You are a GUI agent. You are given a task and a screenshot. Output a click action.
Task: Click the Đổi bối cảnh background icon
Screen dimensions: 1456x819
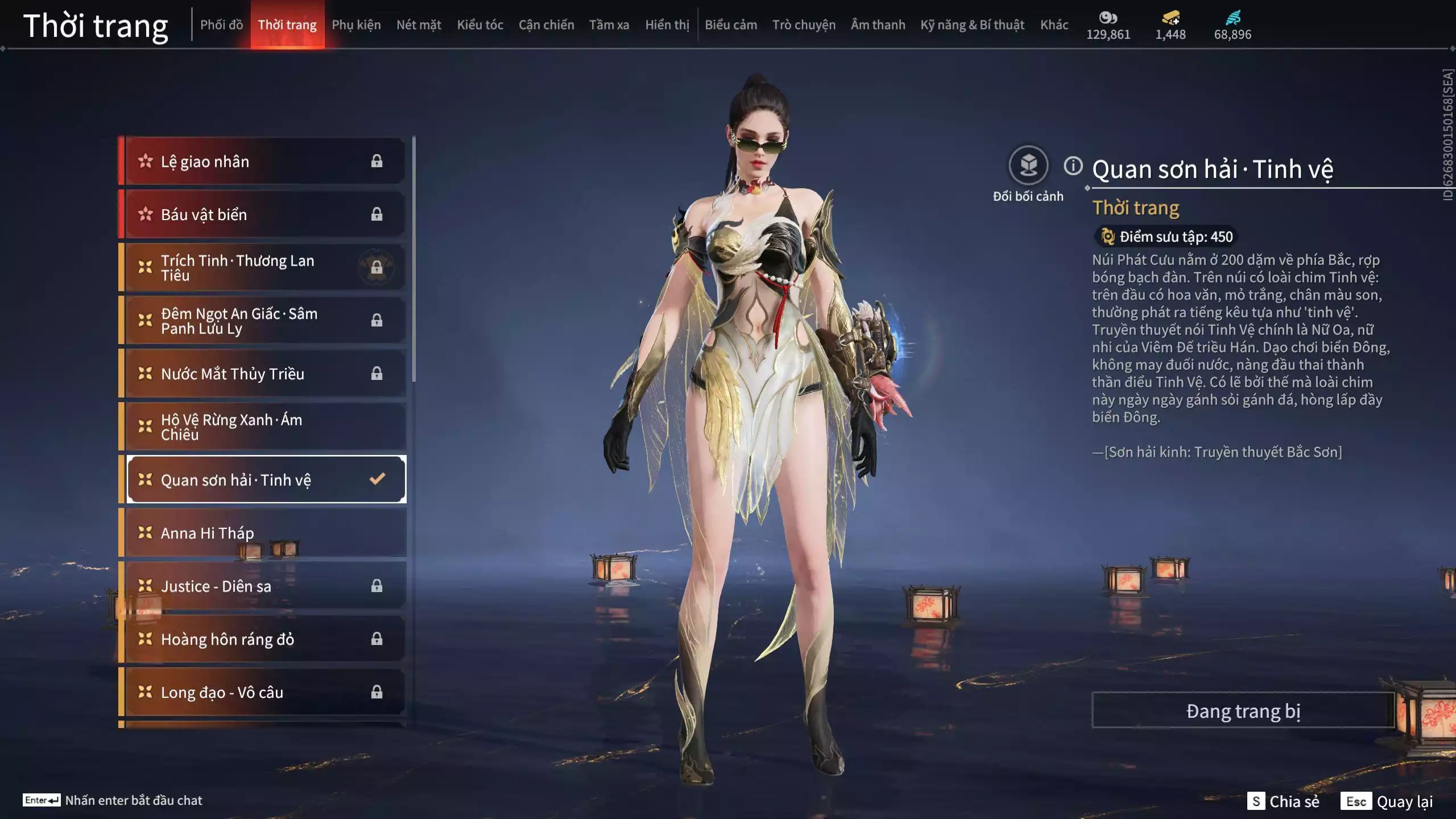click(1028, 166)
